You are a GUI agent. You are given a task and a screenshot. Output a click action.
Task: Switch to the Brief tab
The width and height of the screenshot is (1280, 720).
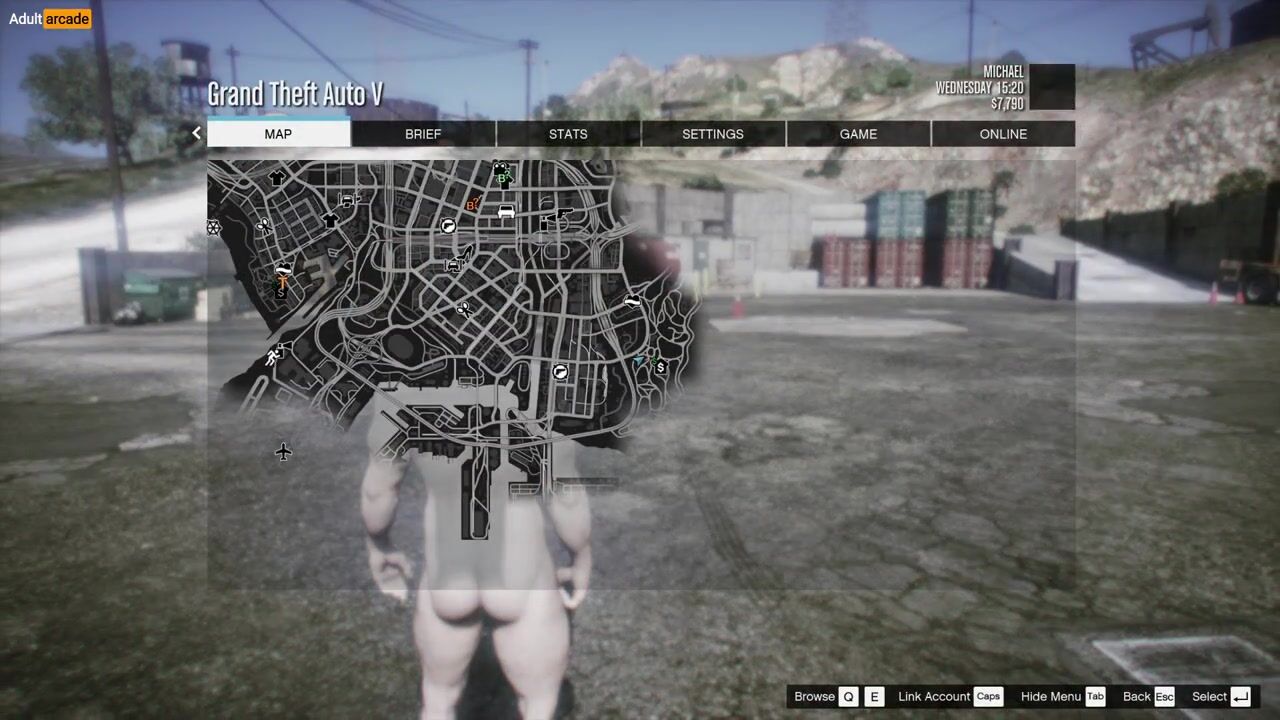[423, 134]
